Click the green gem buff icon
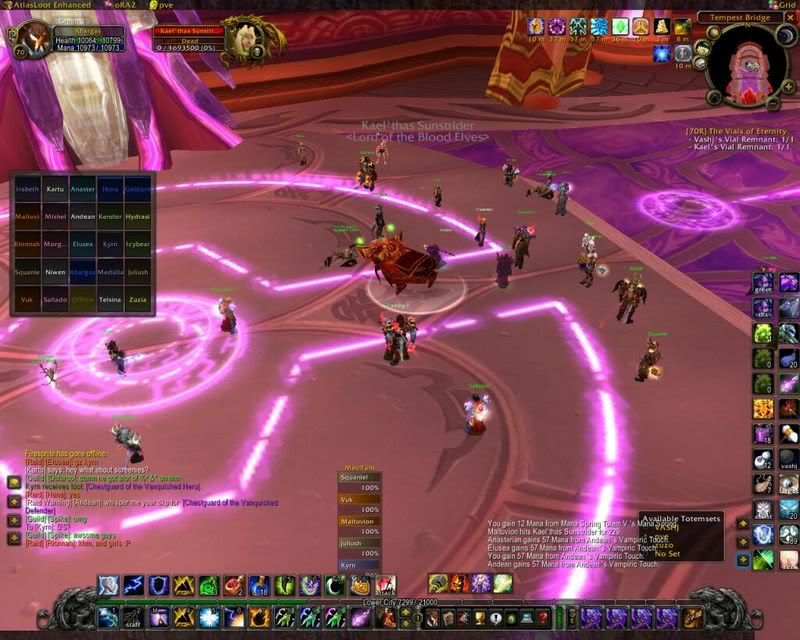The width and height of the screenshot is (800, 640). tap(620, 26)
